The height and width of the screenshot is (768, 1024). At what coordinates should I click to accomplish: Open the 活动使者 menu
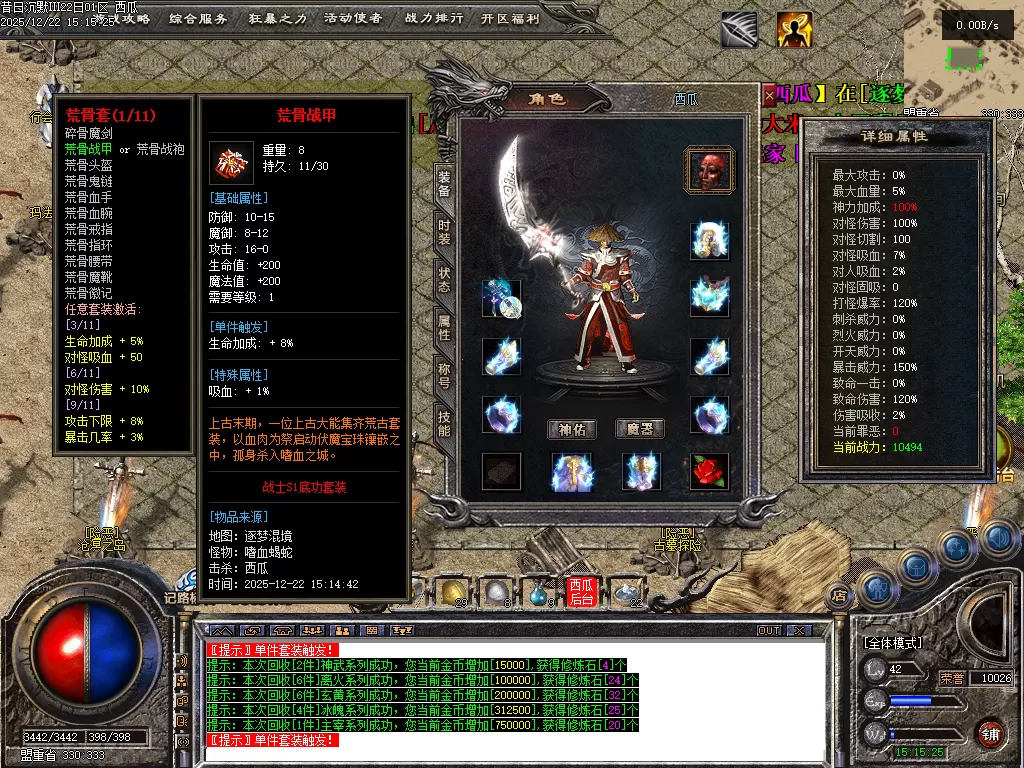click(353, 18)
